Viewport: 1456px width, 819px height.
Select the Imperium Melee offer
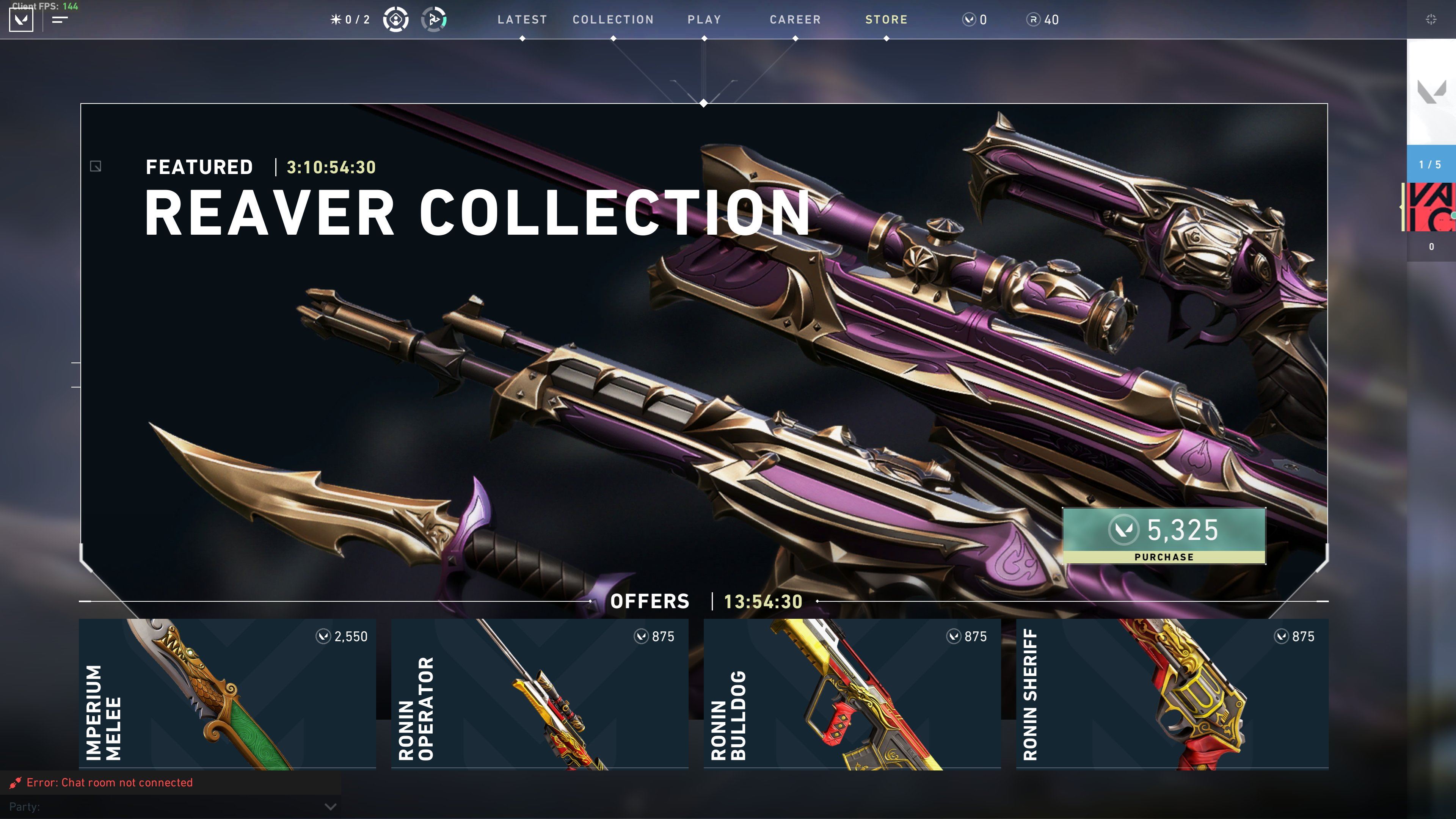[227, 693]
